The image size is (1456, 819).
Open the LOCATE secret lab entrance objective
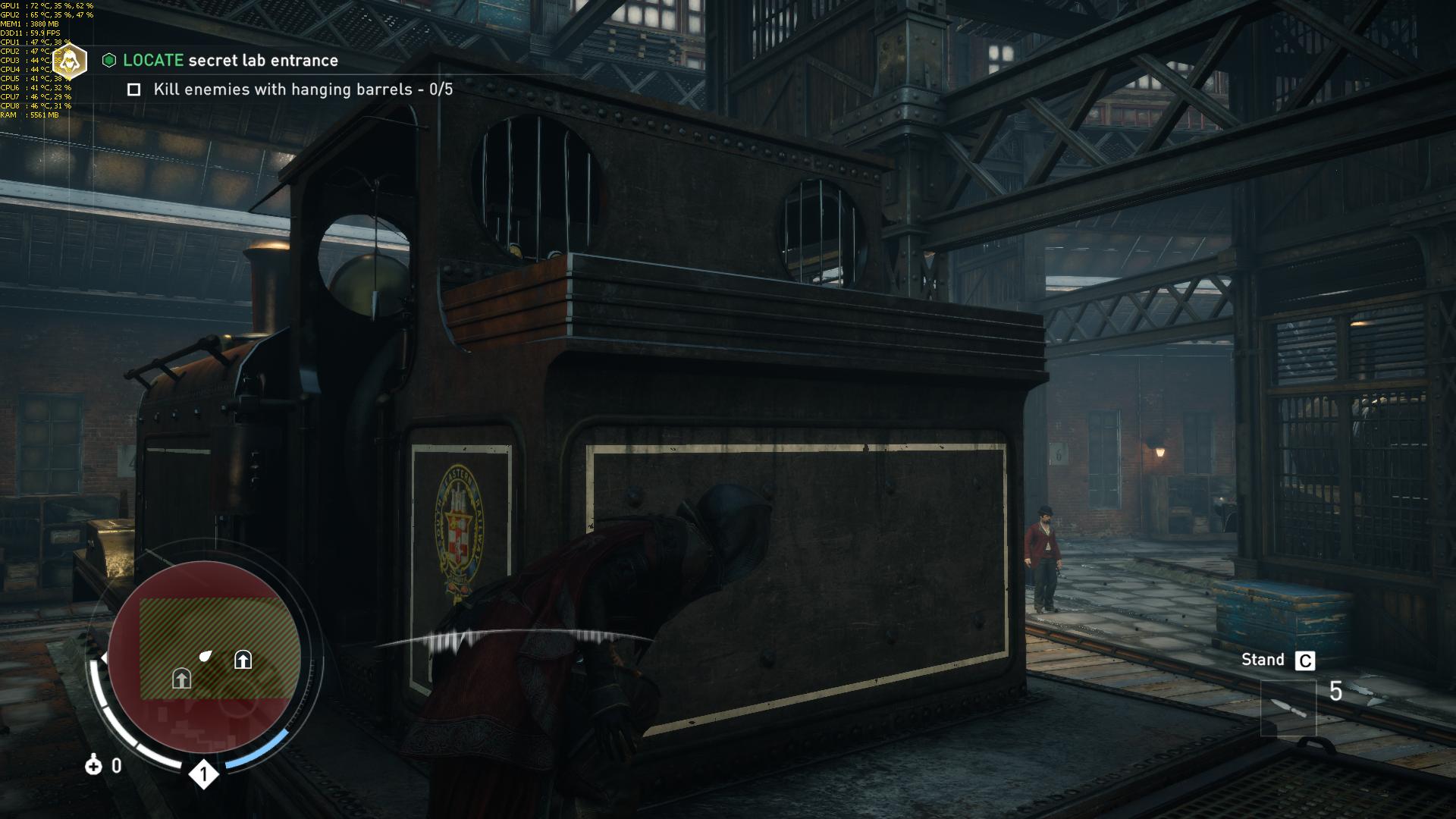[231, 61]
